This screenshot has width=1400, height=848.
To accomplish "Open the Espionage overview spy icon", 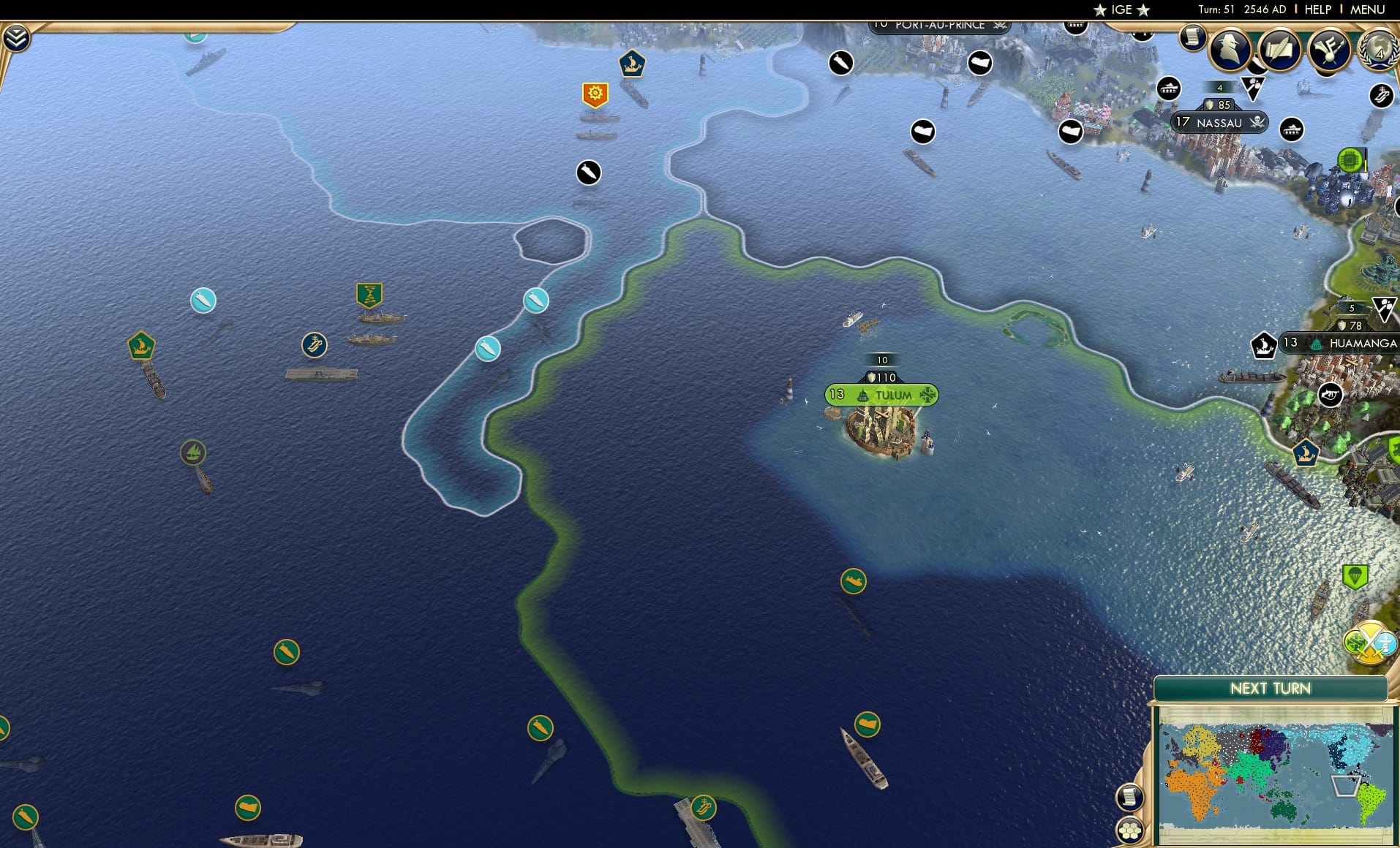I will pos(1231,50).
